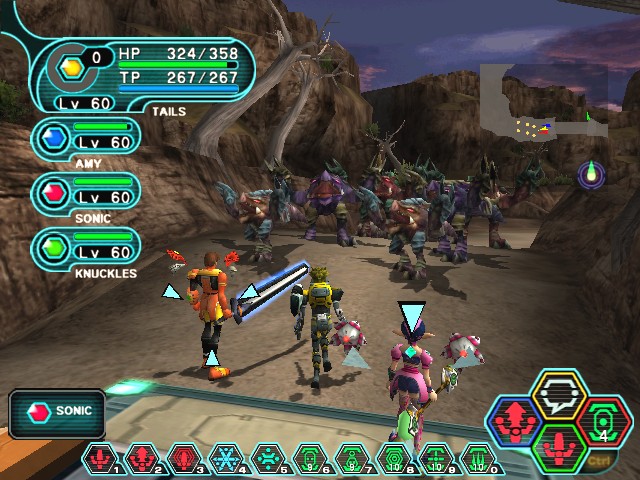Use the green item in slot 0
The height and width of the screenshot is (480, 640).
point(478,459)
